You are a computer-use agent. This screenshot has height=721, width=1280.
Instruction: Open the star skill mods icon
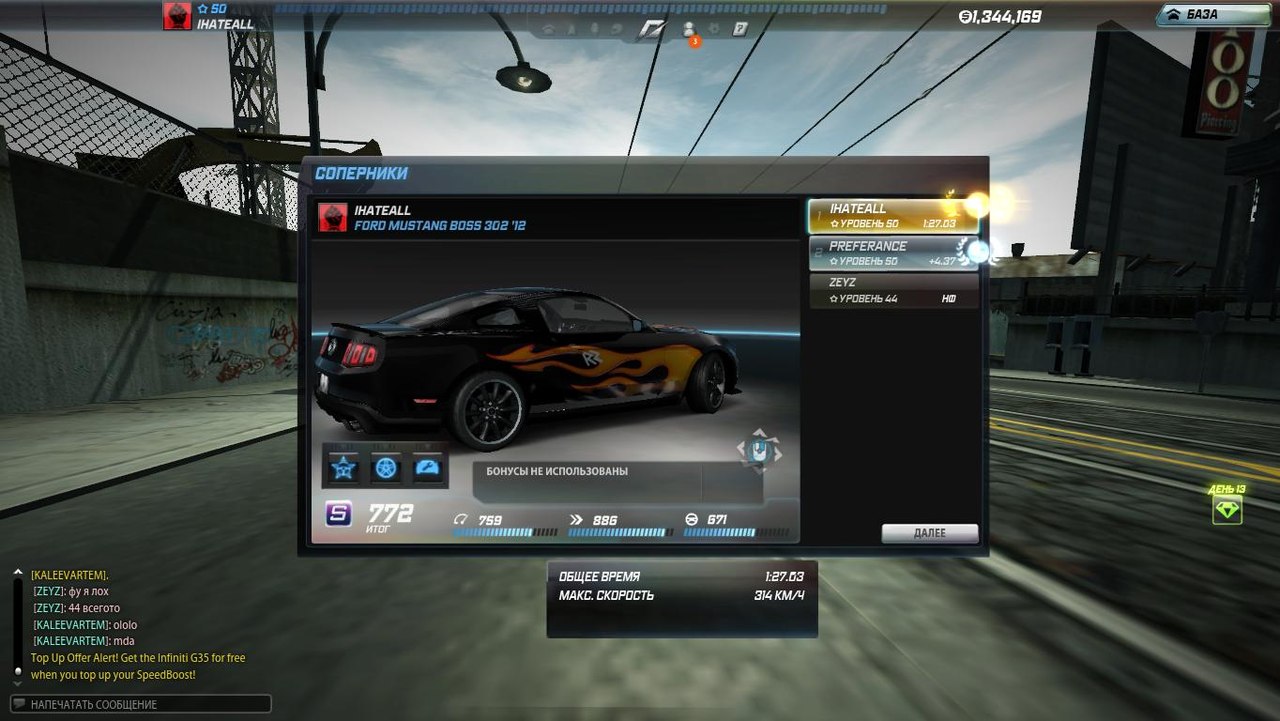coord(344,467)
